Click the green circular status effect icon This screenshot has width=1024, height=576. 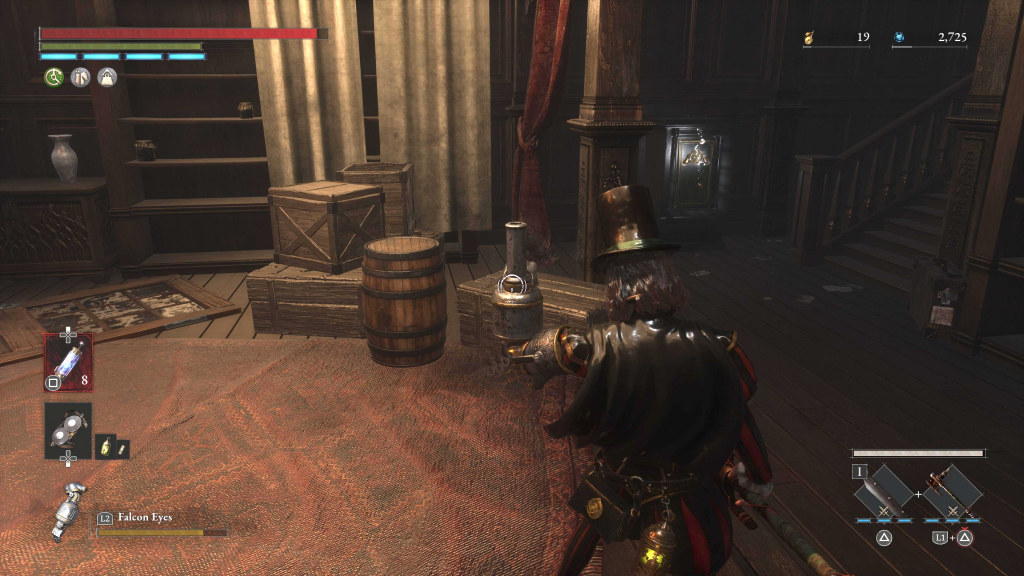click(54, 77)
